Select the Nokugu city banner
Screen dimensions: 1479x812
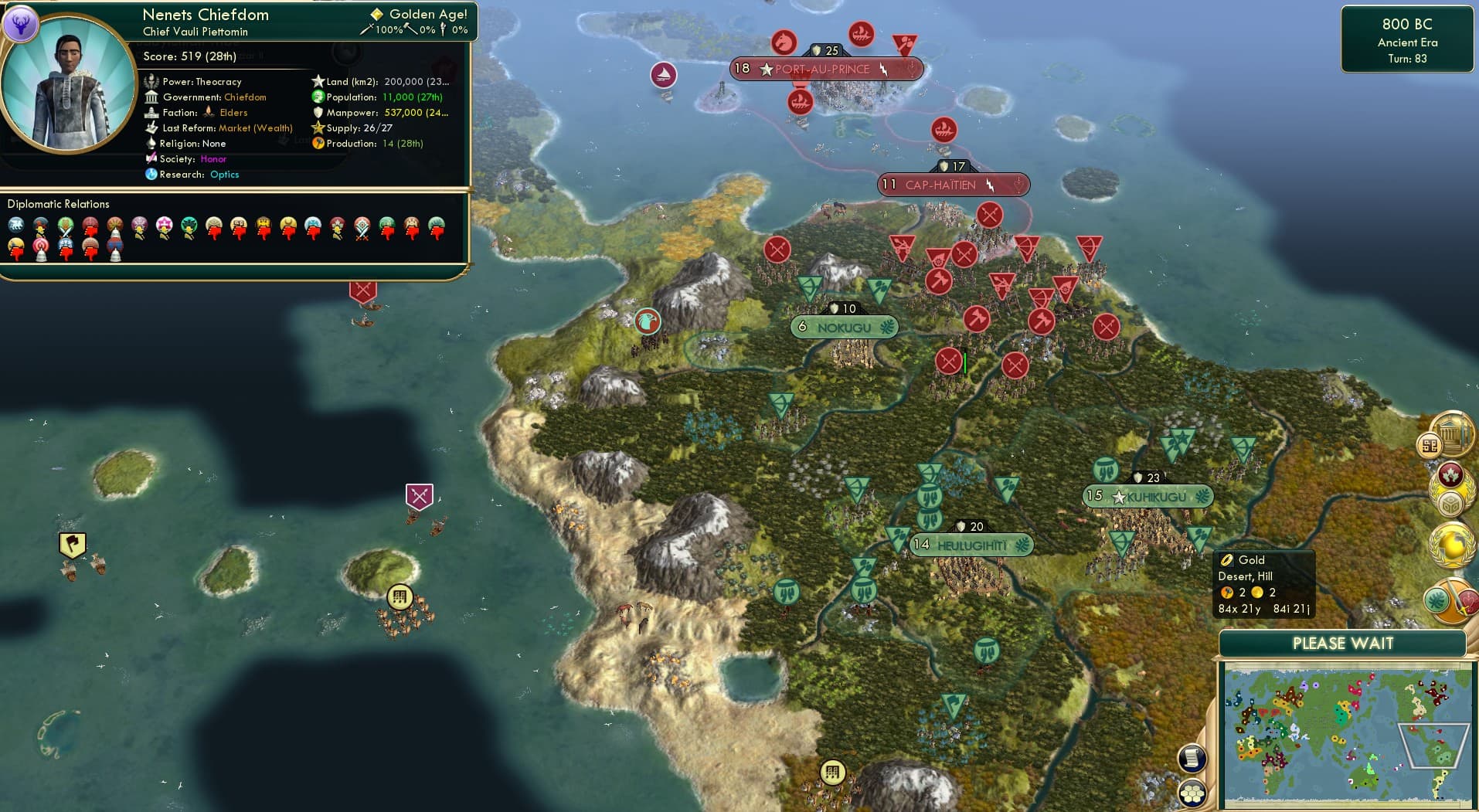pos(844,327)
